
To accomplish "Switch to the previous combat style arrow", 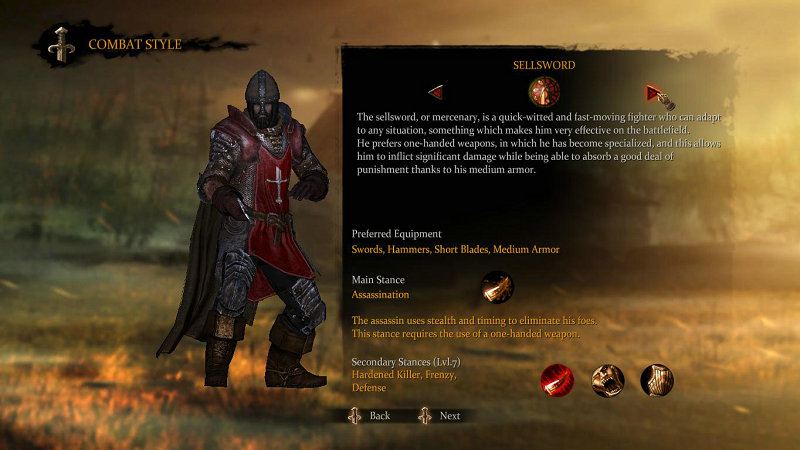I will point(436,93).
